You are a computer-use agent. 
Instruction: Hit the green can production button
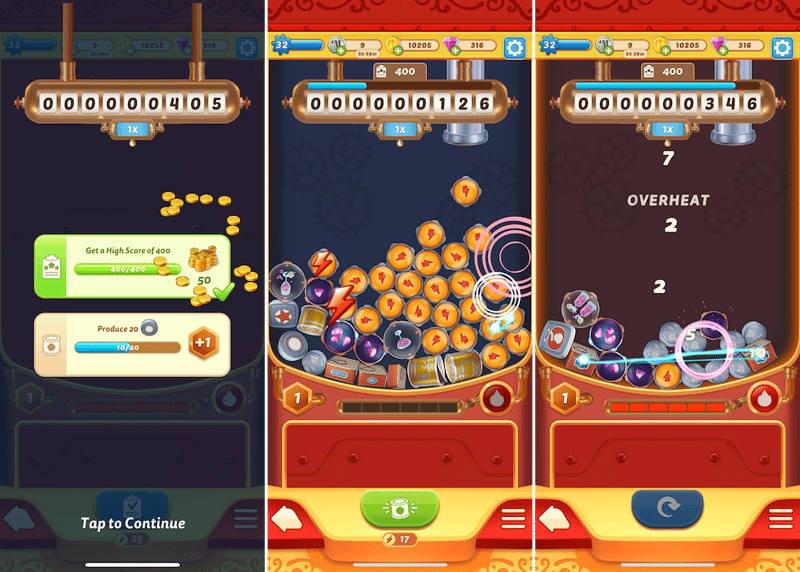click(x=399, y=508)
